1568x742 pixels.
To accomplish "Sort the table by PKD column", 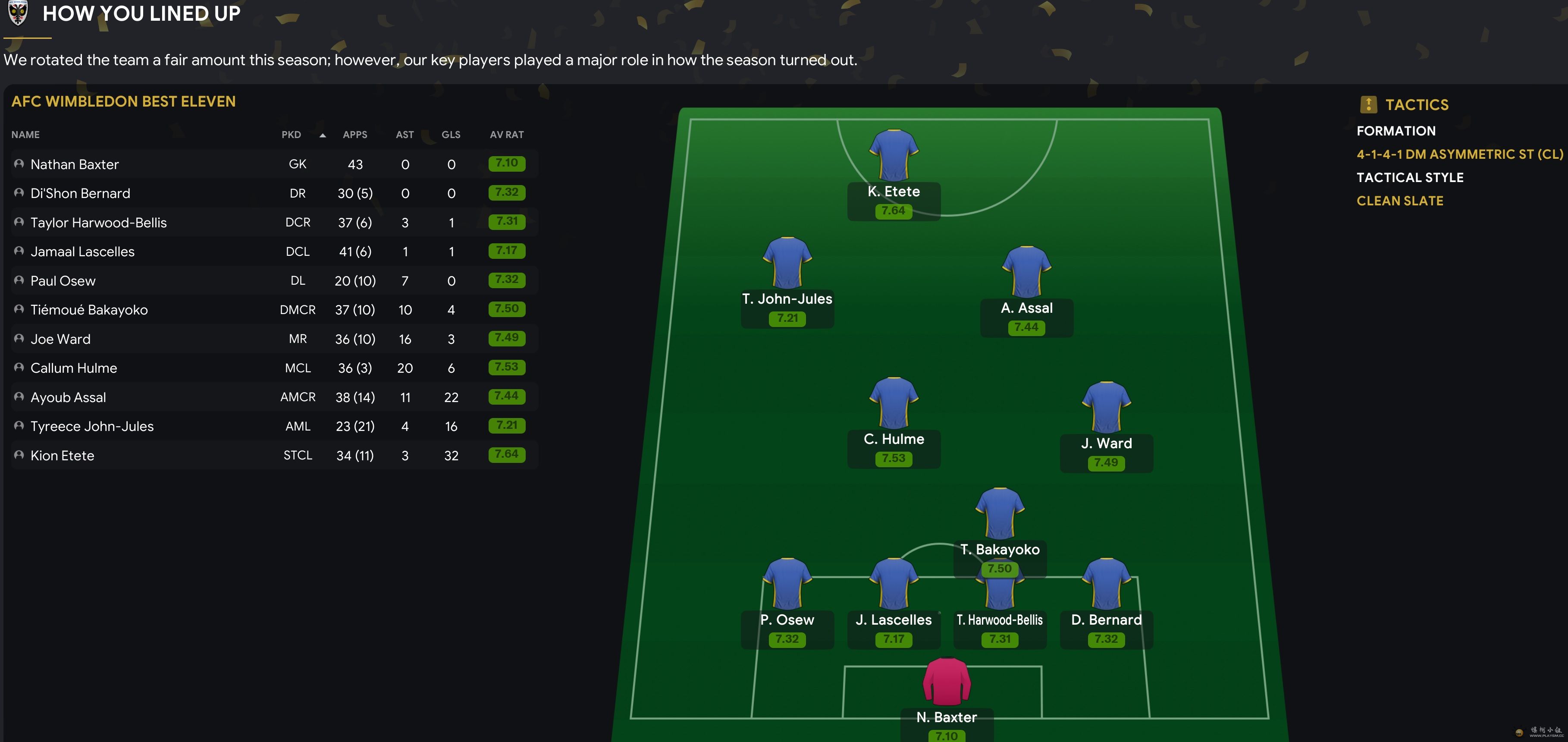I will coord(292,135).
